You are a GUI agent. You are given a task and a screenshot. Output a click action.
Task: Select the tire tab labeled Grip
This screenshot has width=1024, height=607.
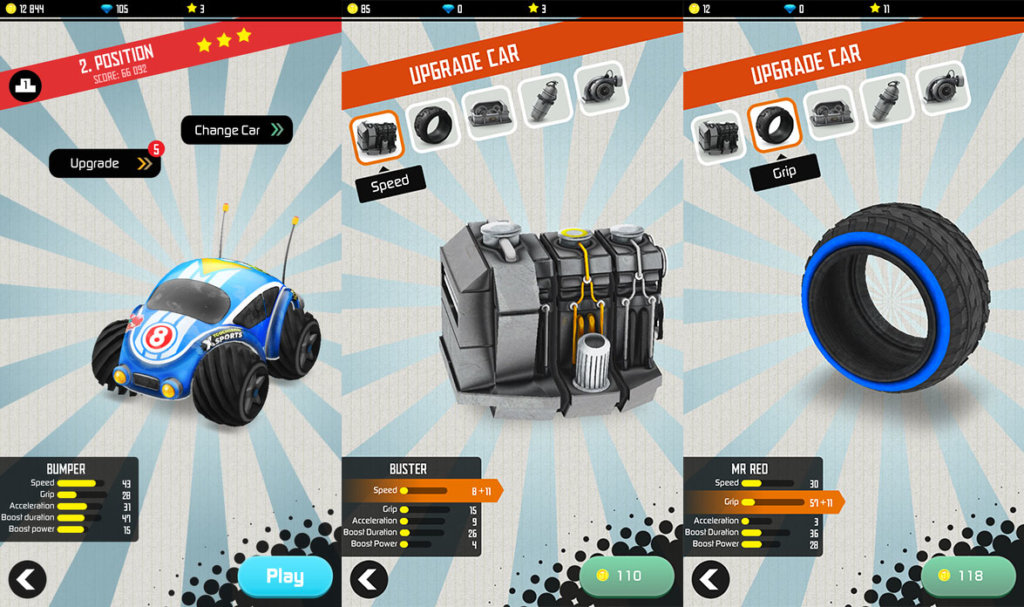(774, 126)
